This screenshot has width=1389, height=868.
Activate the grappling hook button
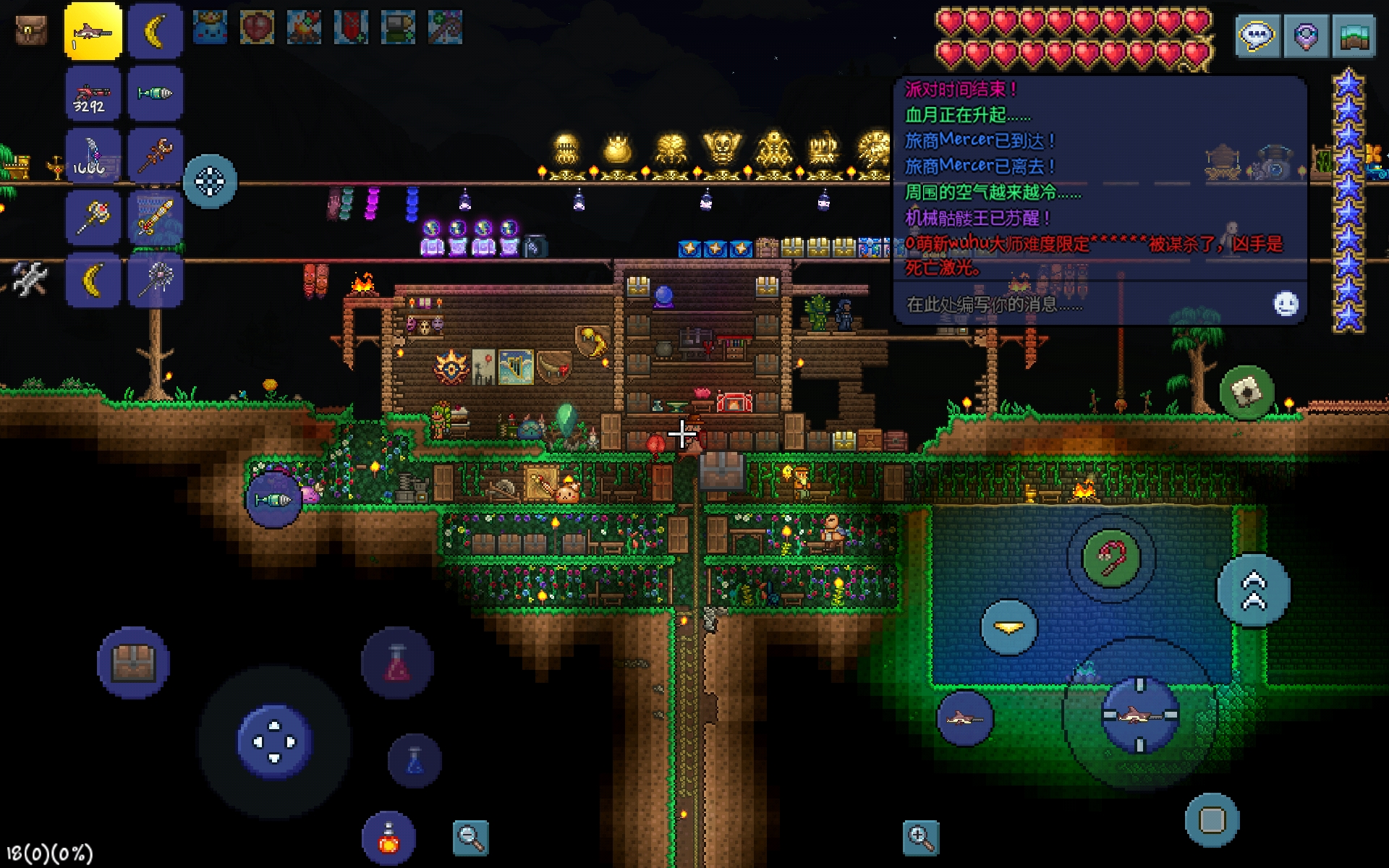[1110, 558]
